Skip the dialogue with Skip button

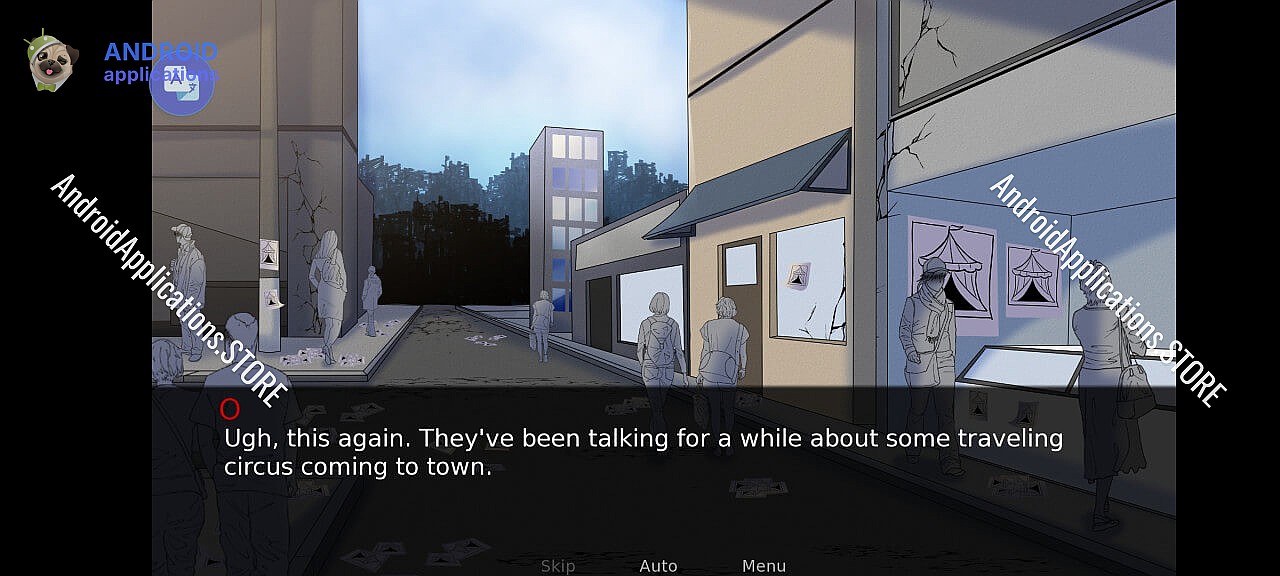[x=558, y=566]
